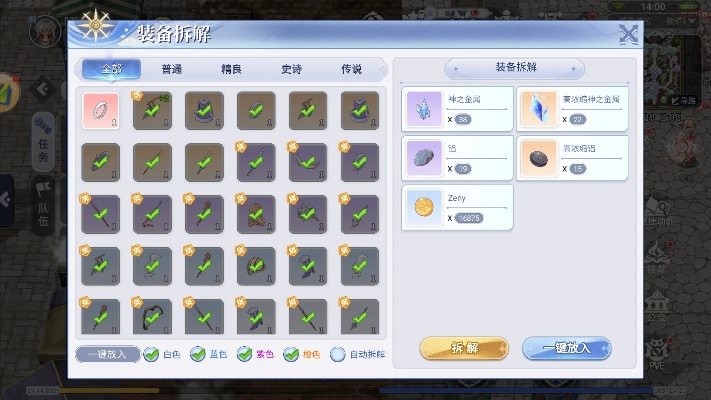711x400 pixels.
Task: Click the small grey 一键放入 button
Action: (x=107, y=353)
